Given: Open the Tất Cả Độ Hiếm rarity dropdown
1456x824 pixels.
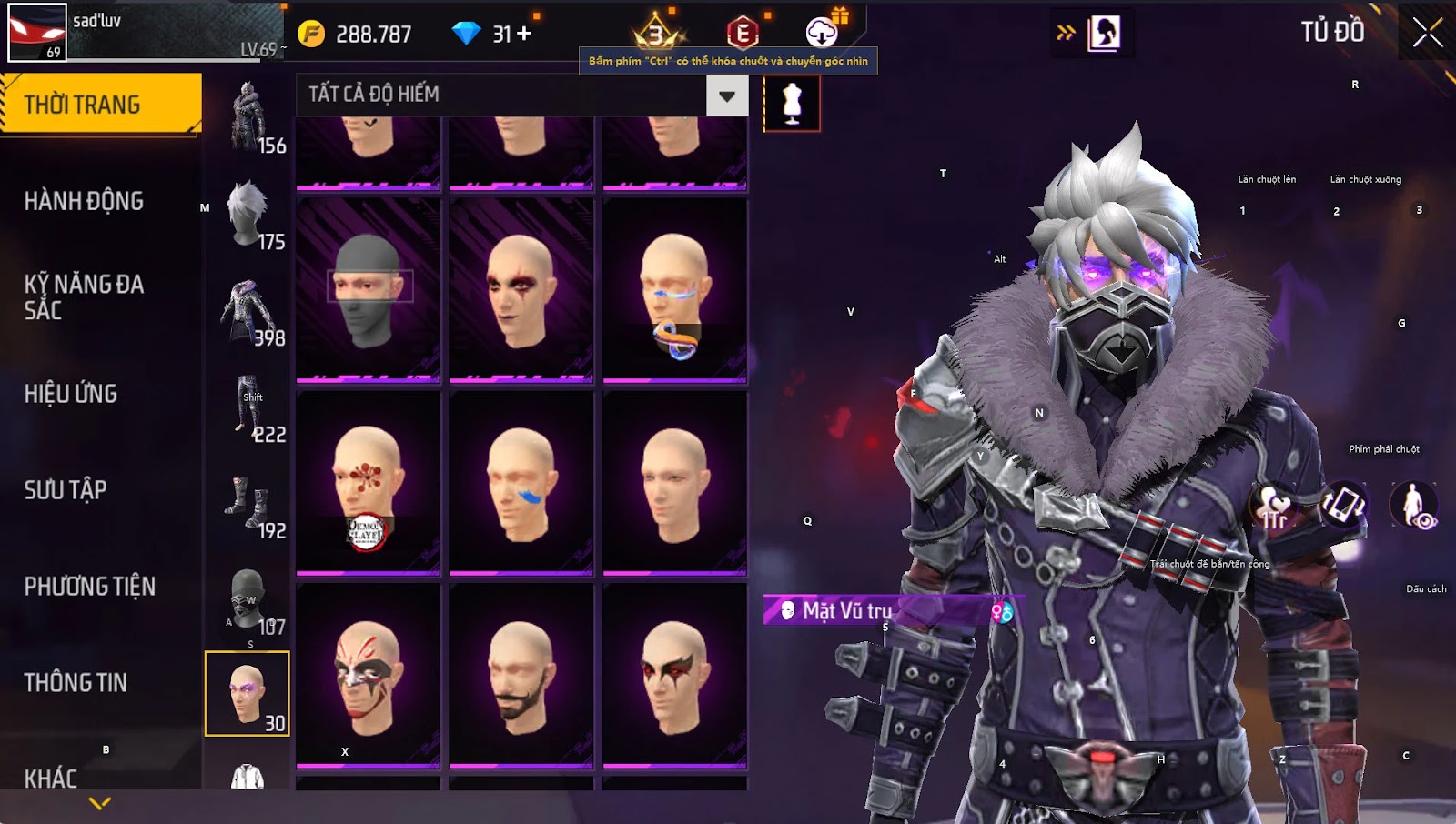Looking at the screenshot, I should [x=726, y=95].
